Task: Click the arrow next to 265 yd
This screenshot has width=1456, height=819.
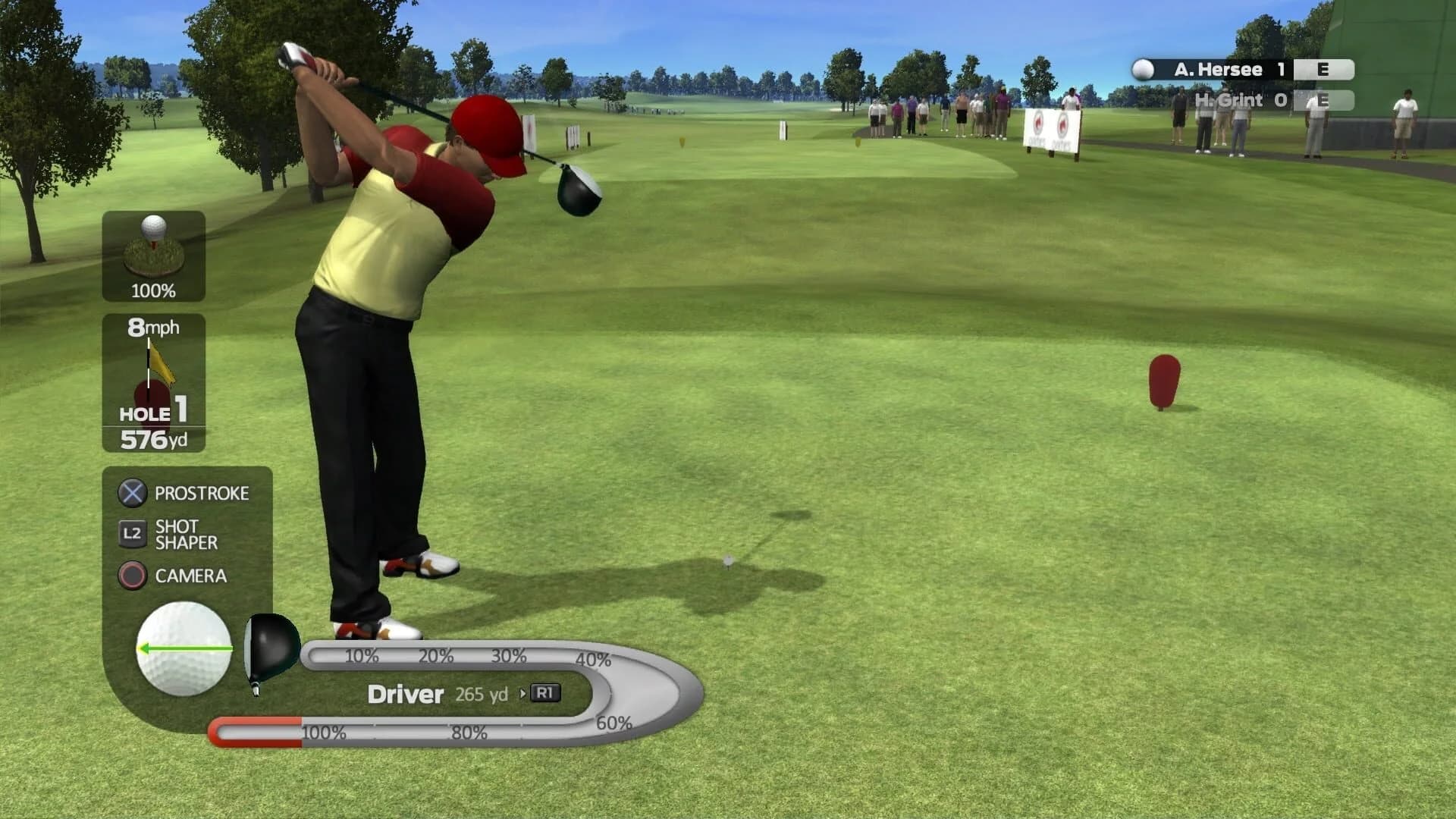Action: click(x=522, y=692)
